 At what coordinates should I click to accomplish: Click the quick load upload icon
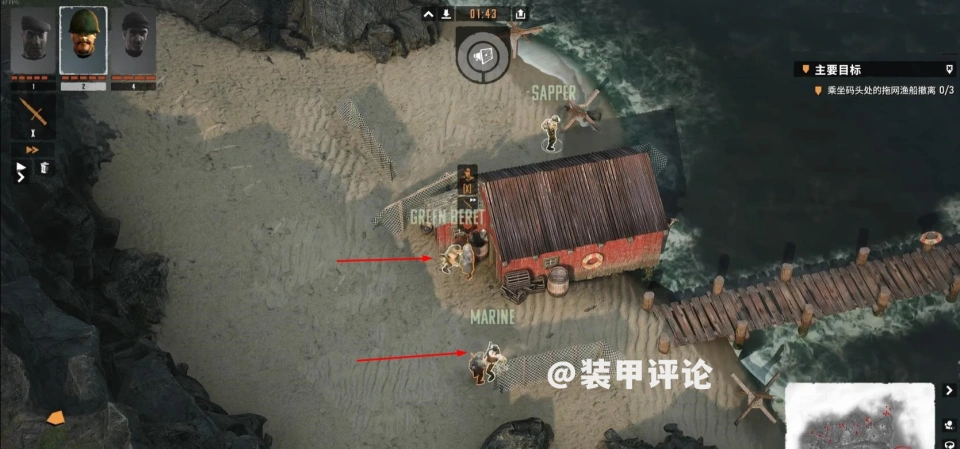[520, 14]
